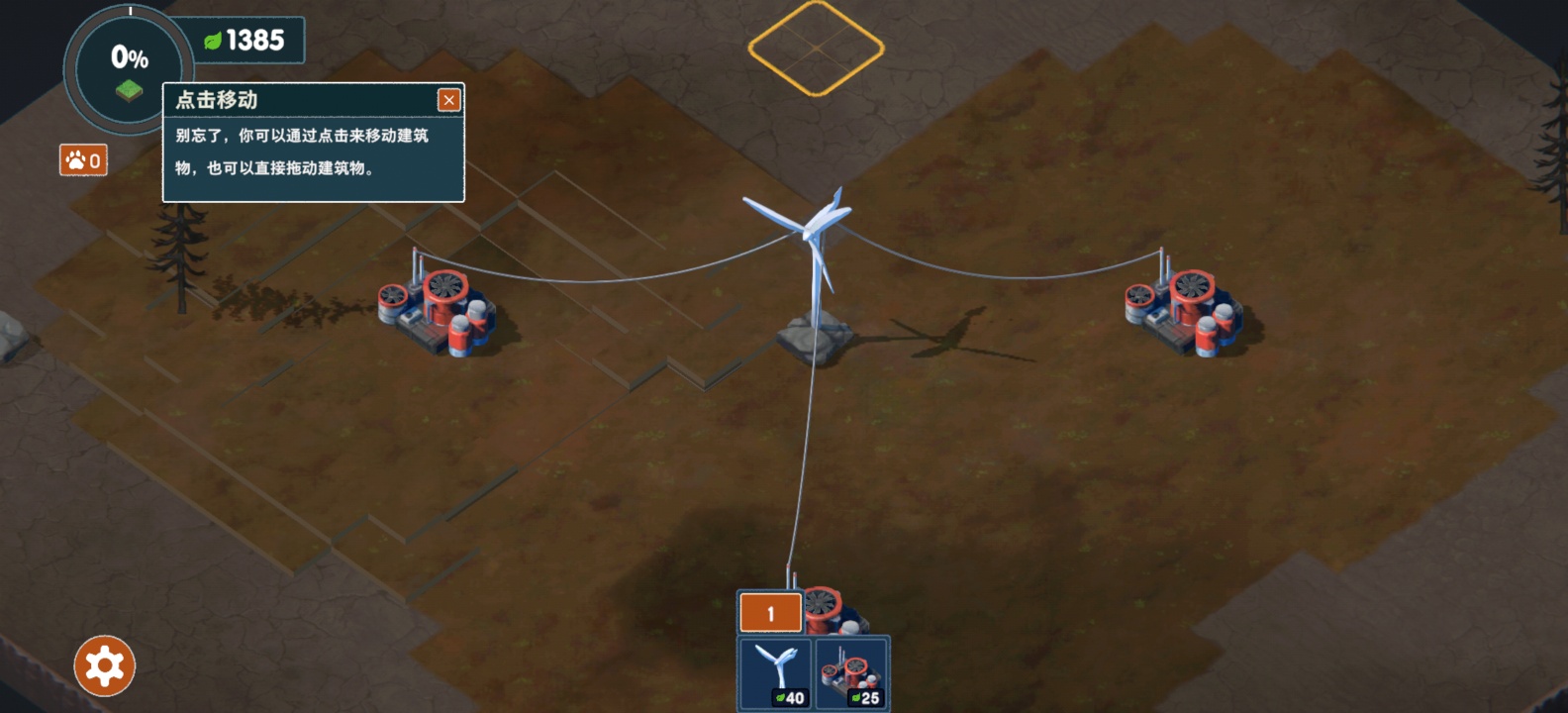Close the 点击移动 tutorial tip
This screenshot has height=713, width=1568.
point(448,100)
